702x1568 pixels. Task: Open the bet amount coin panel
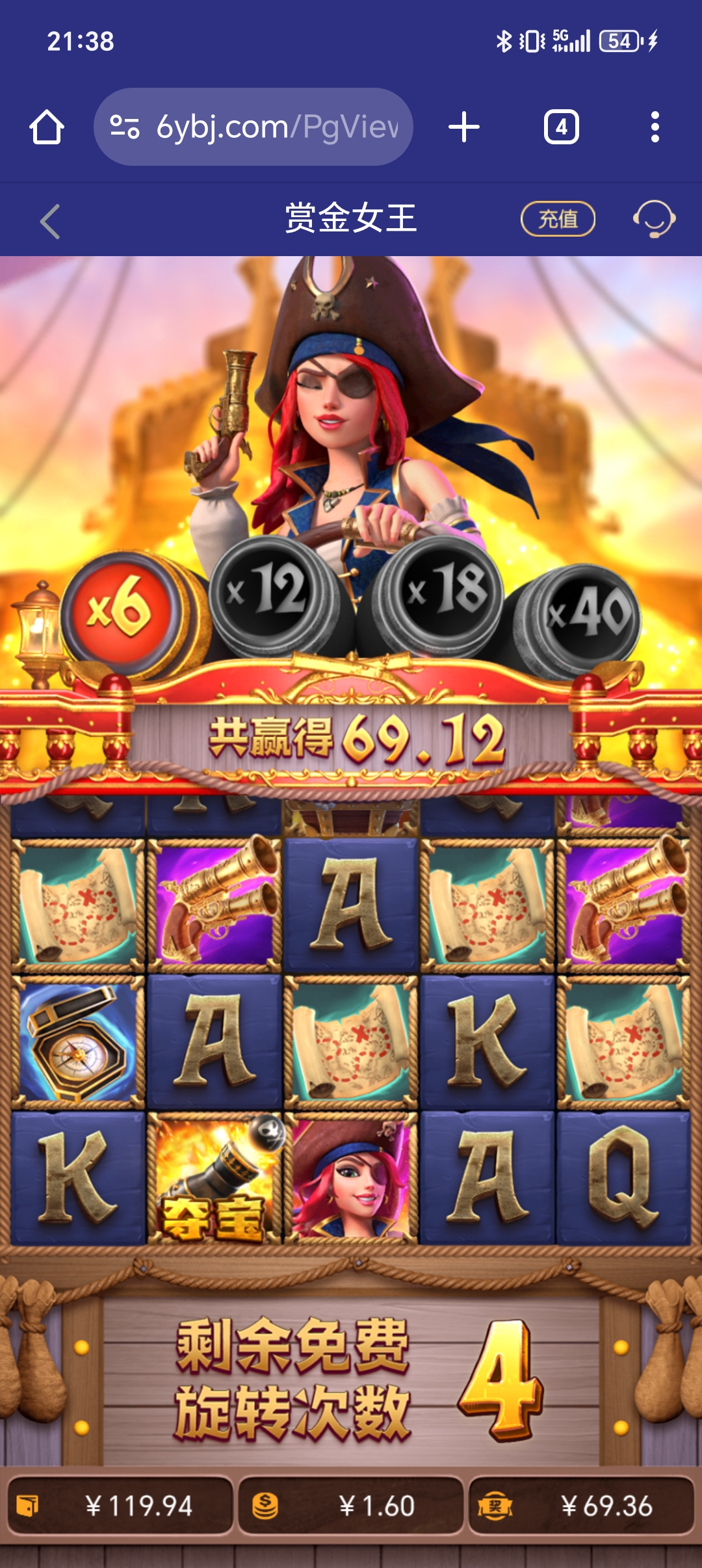351,1506
